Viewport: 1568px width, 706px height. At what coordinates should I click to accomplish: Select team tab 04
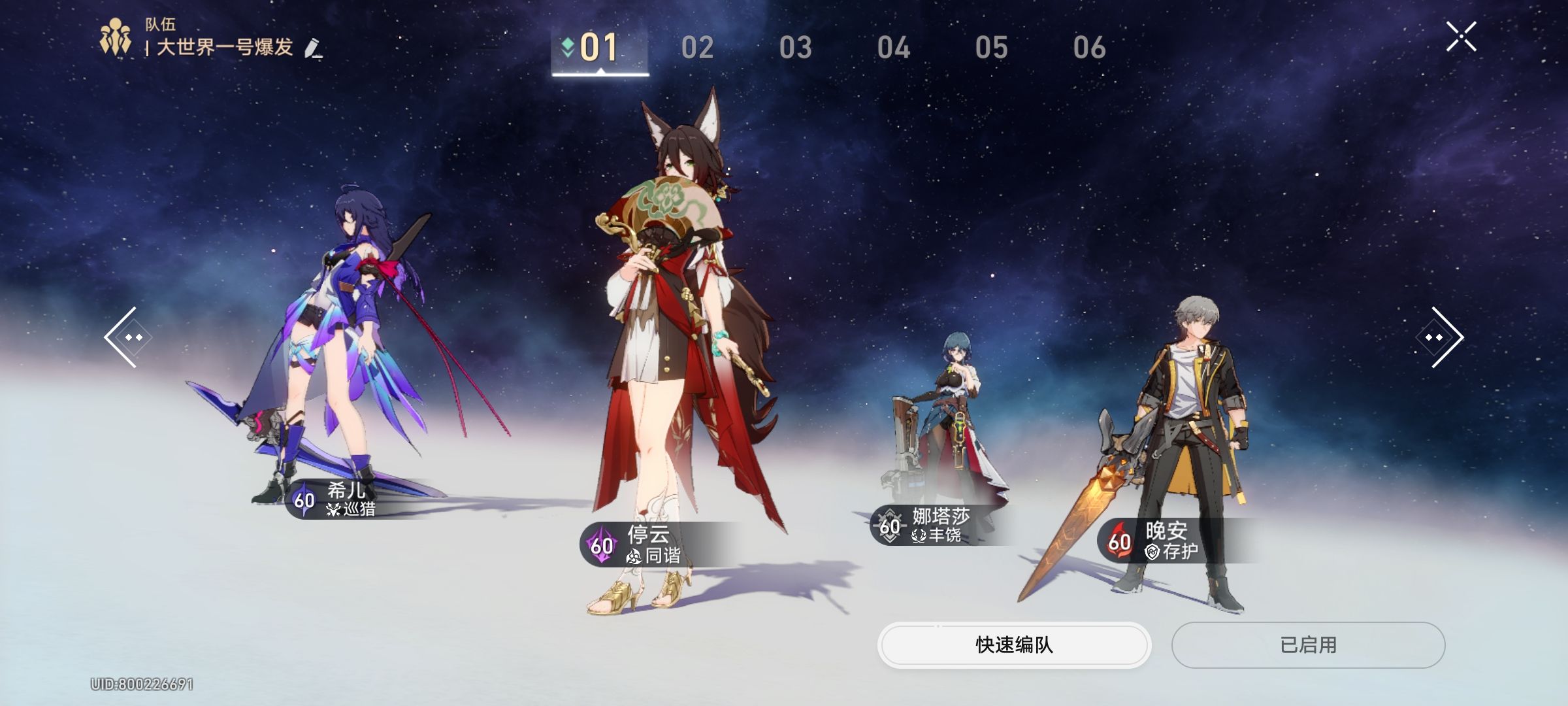tap(893, 48)
